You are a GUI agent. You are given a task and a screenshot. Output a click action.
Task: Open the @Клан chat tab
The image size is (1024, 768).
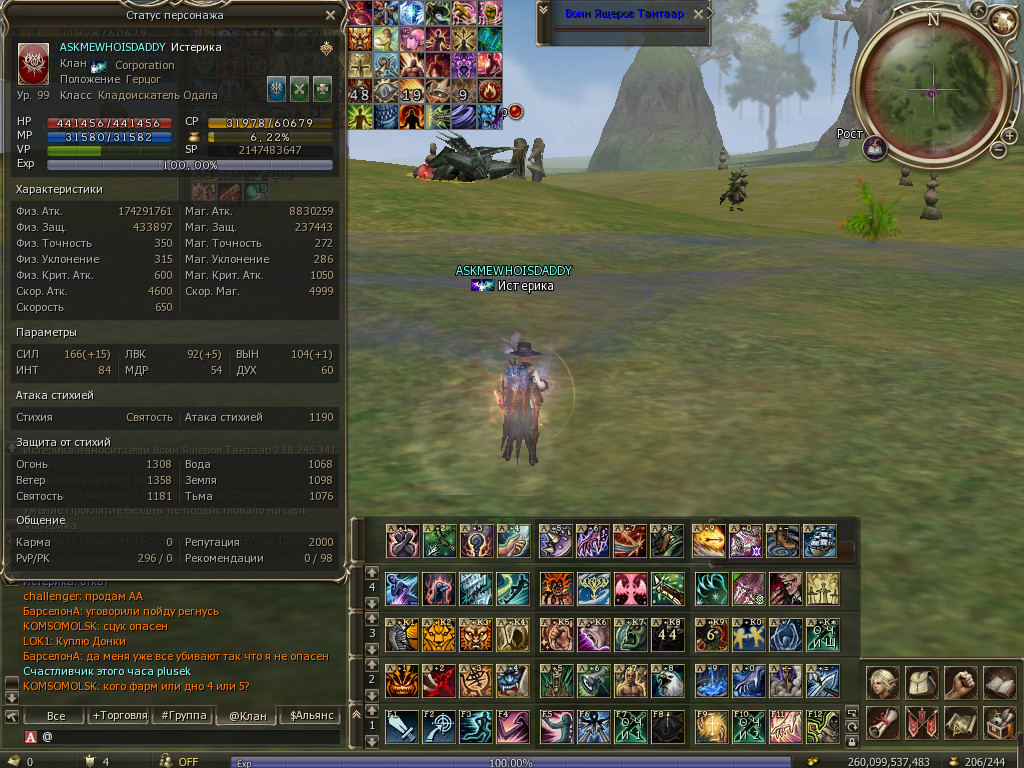pyautogui.click(x=247, y=715)
